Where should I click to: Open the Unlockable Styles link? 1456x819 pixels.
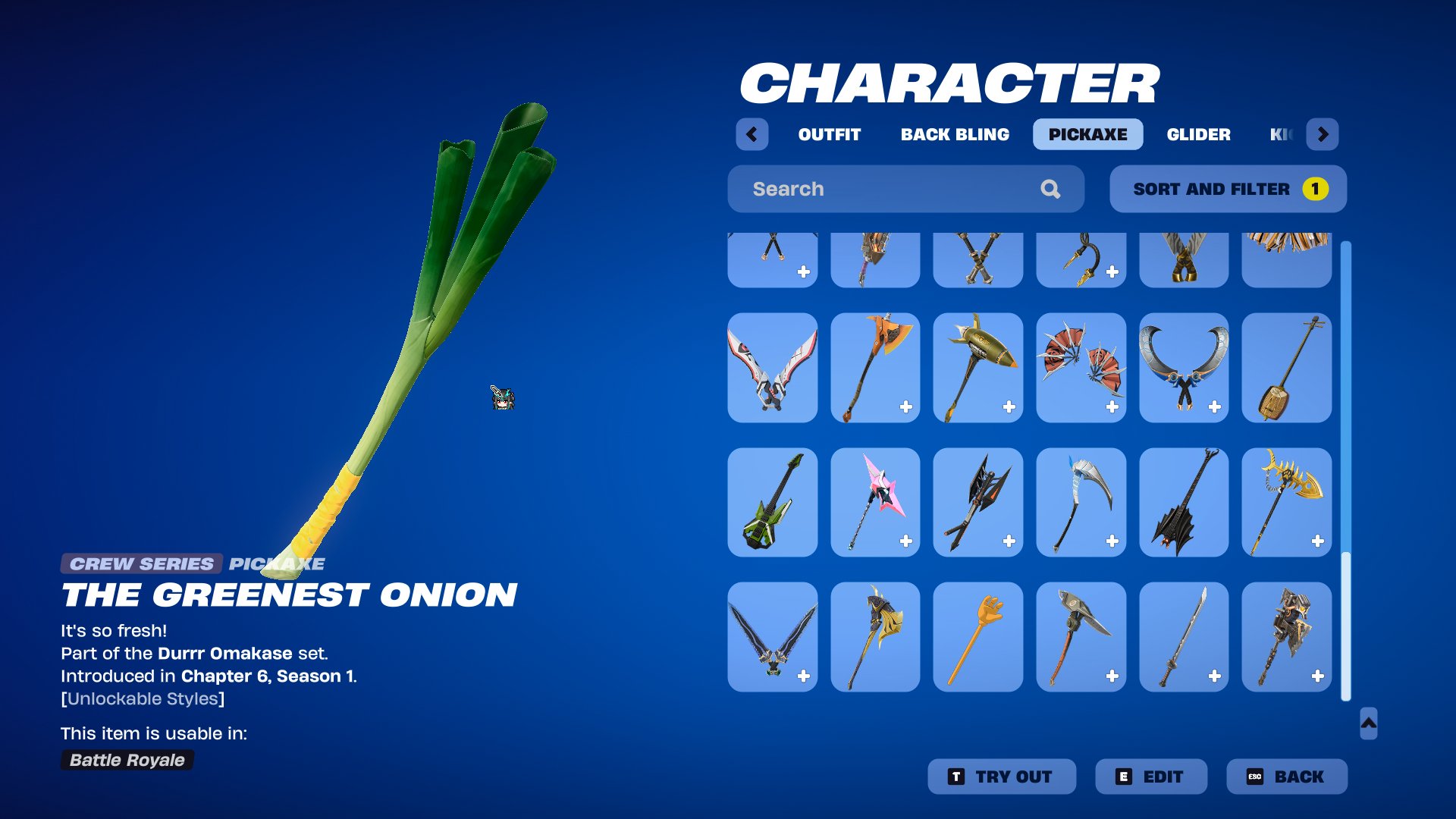coord(143,698)
